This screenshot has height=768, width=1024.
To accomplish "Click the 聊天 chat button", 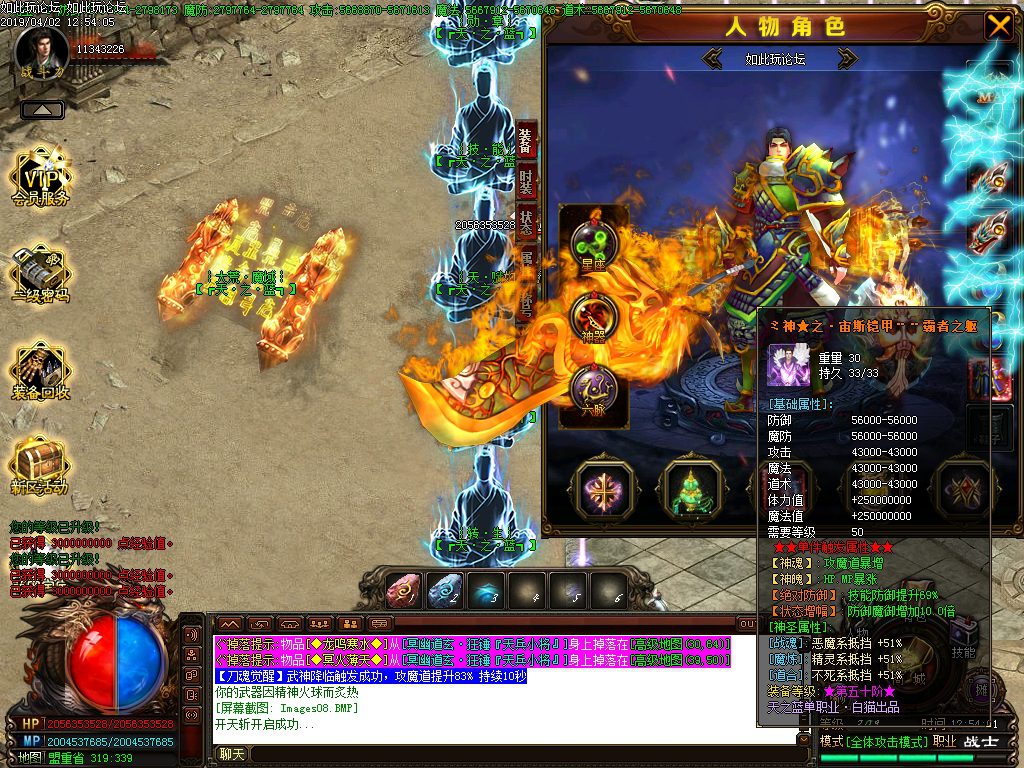I will click(x=232, y=754).
